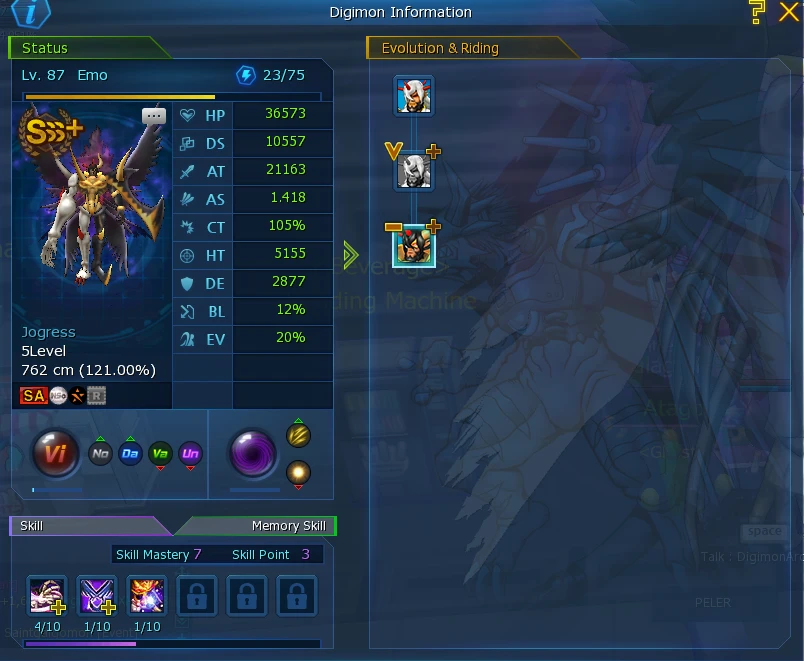
Task: Select the green Va attribute icon
Action: coord(160,454)
